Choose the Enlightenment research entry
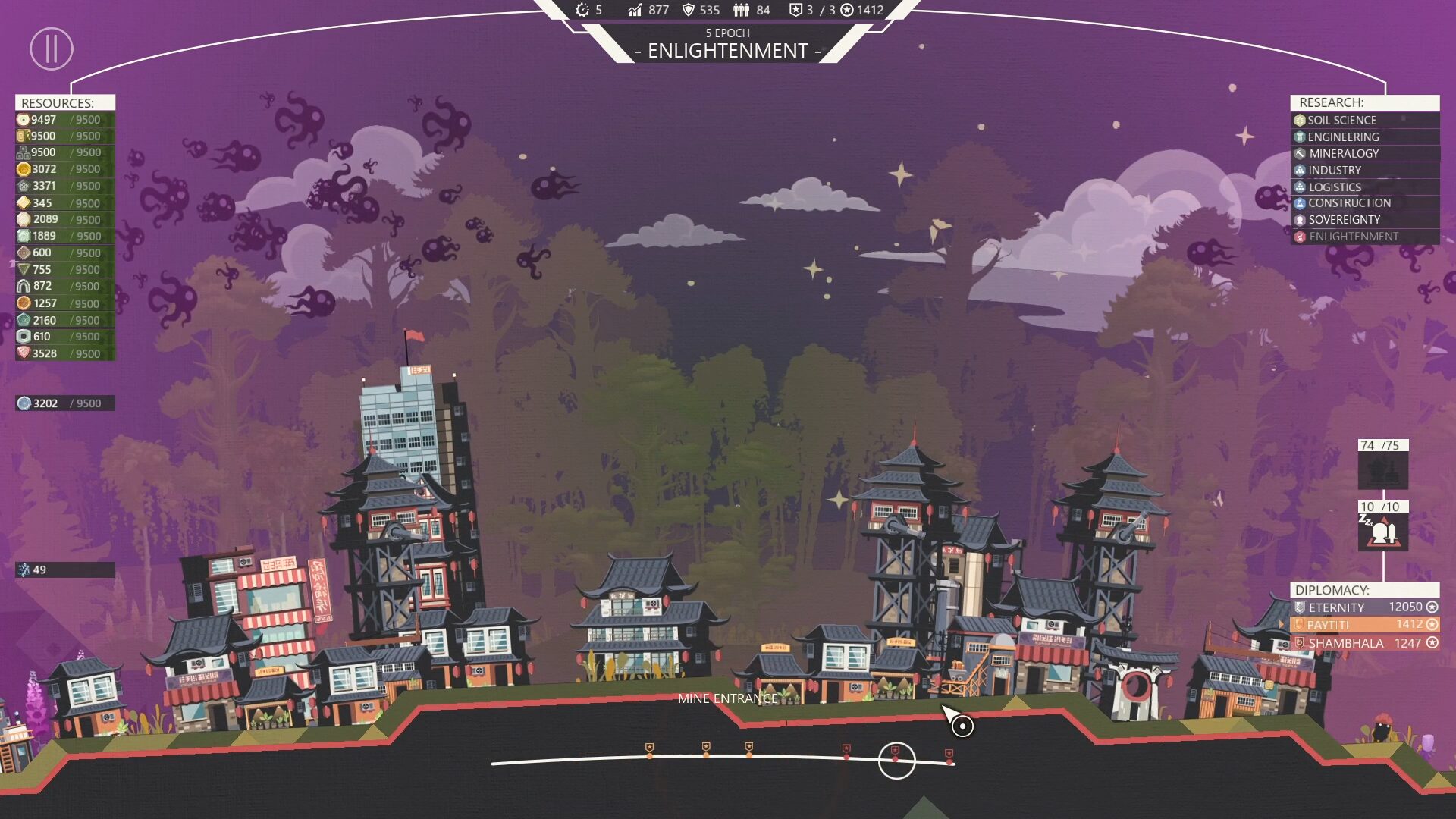The image size is (1456, 819). tap(1354, 237)
